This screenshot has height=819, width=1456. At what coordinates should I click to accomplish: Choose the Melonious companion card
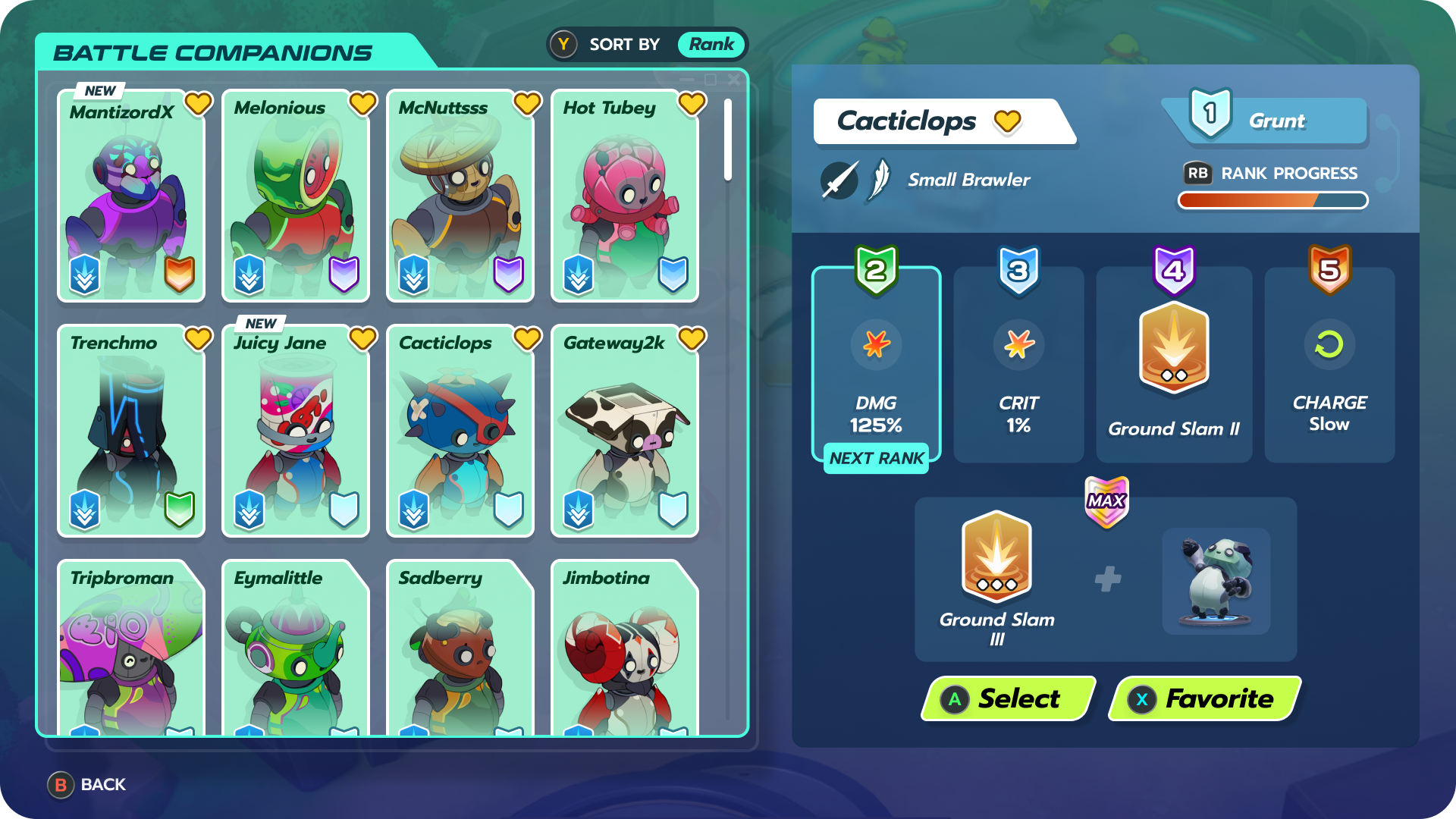point(296,197)
